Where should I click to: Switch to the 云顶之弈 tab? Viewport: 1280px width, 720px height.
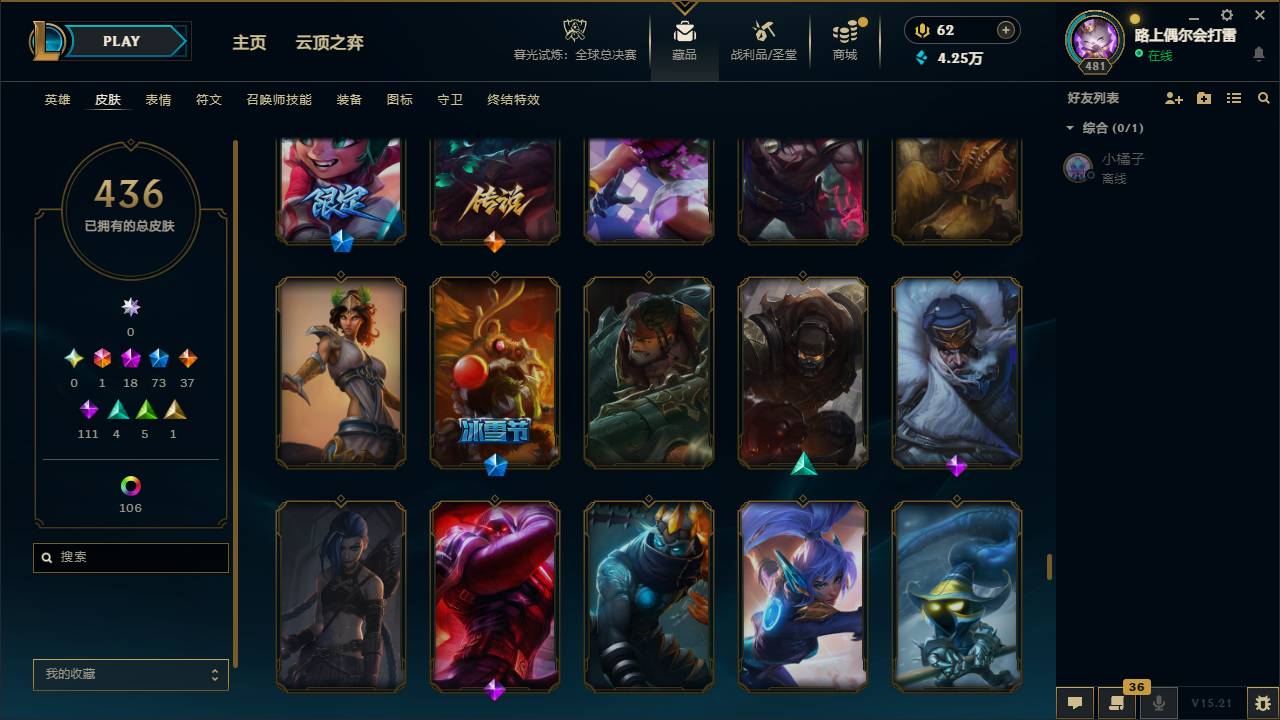pos(330,43)
